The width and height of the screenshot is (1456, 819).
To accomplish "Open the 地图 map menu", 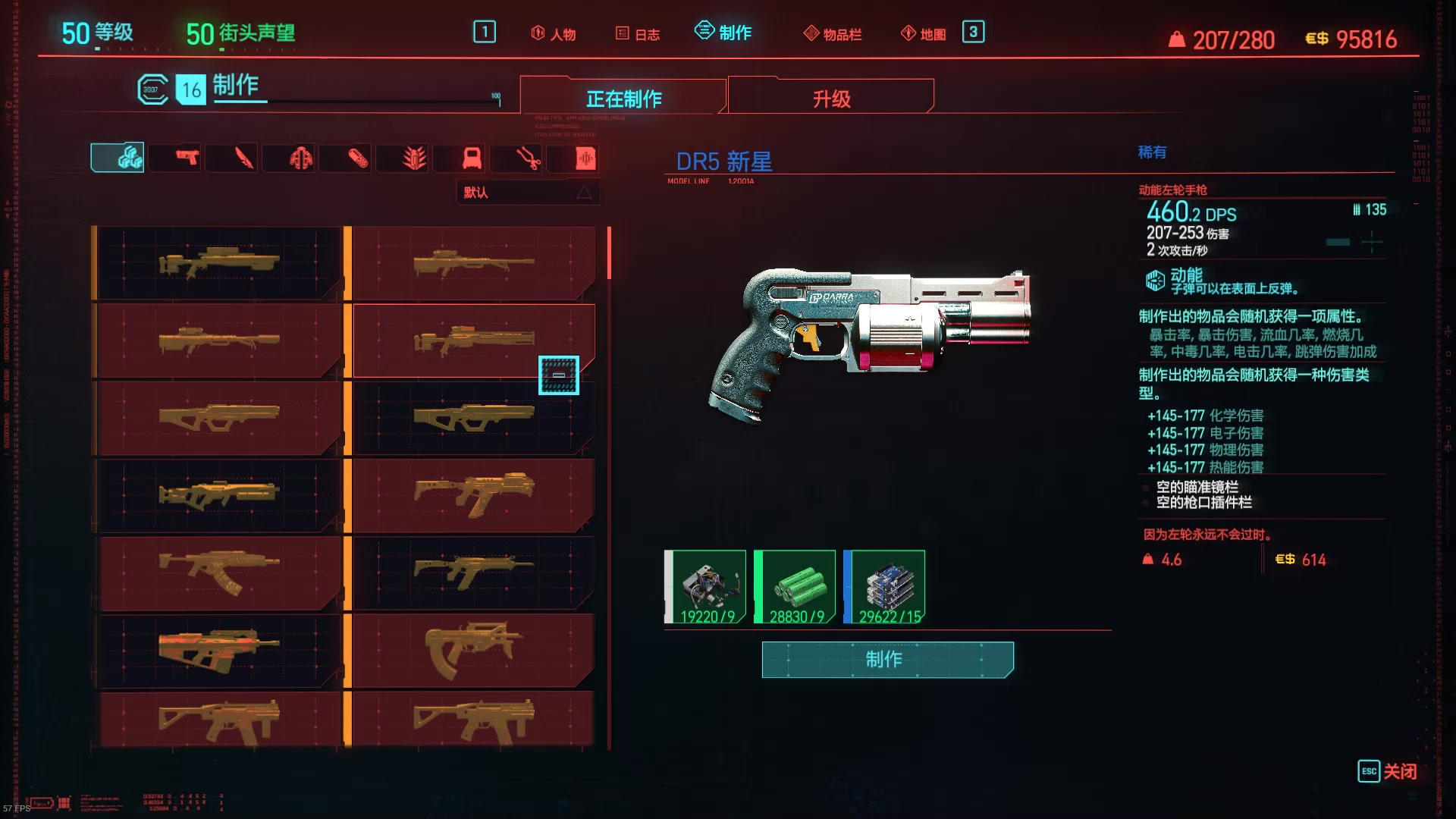I will click(924, 34).
